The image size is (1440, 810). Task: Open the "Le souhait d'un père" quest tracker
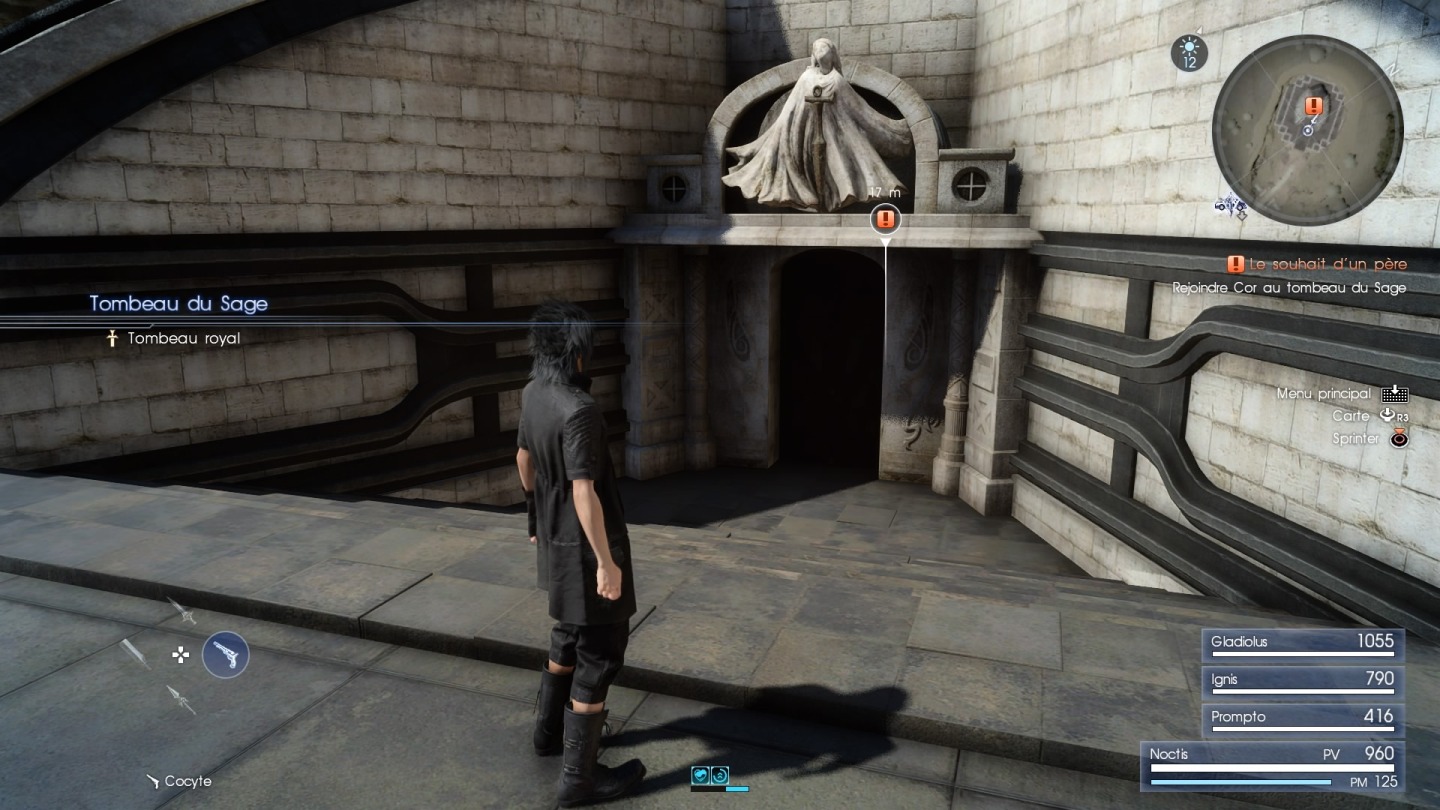1316,264
